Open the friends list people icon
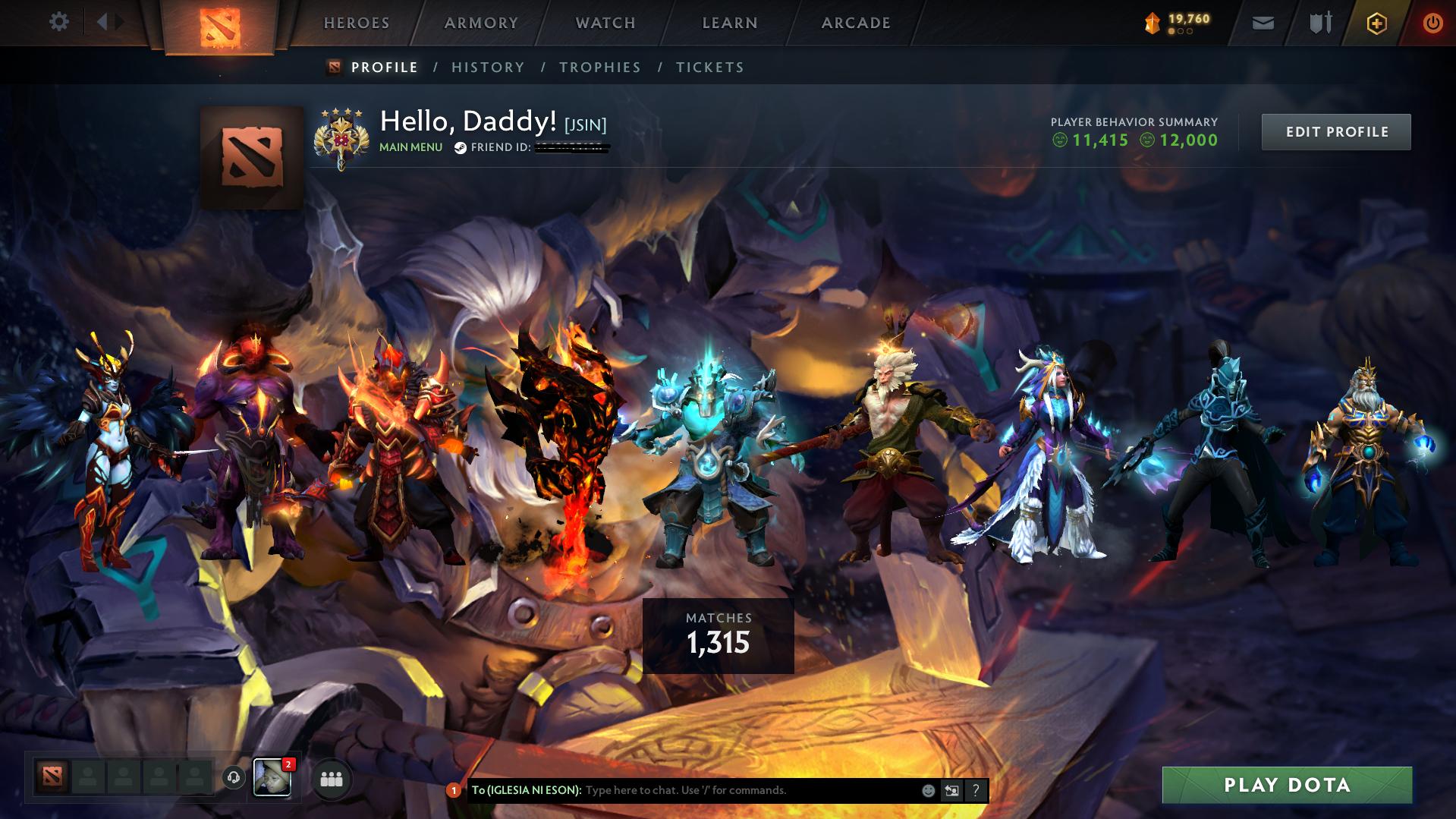 [331, 778]
